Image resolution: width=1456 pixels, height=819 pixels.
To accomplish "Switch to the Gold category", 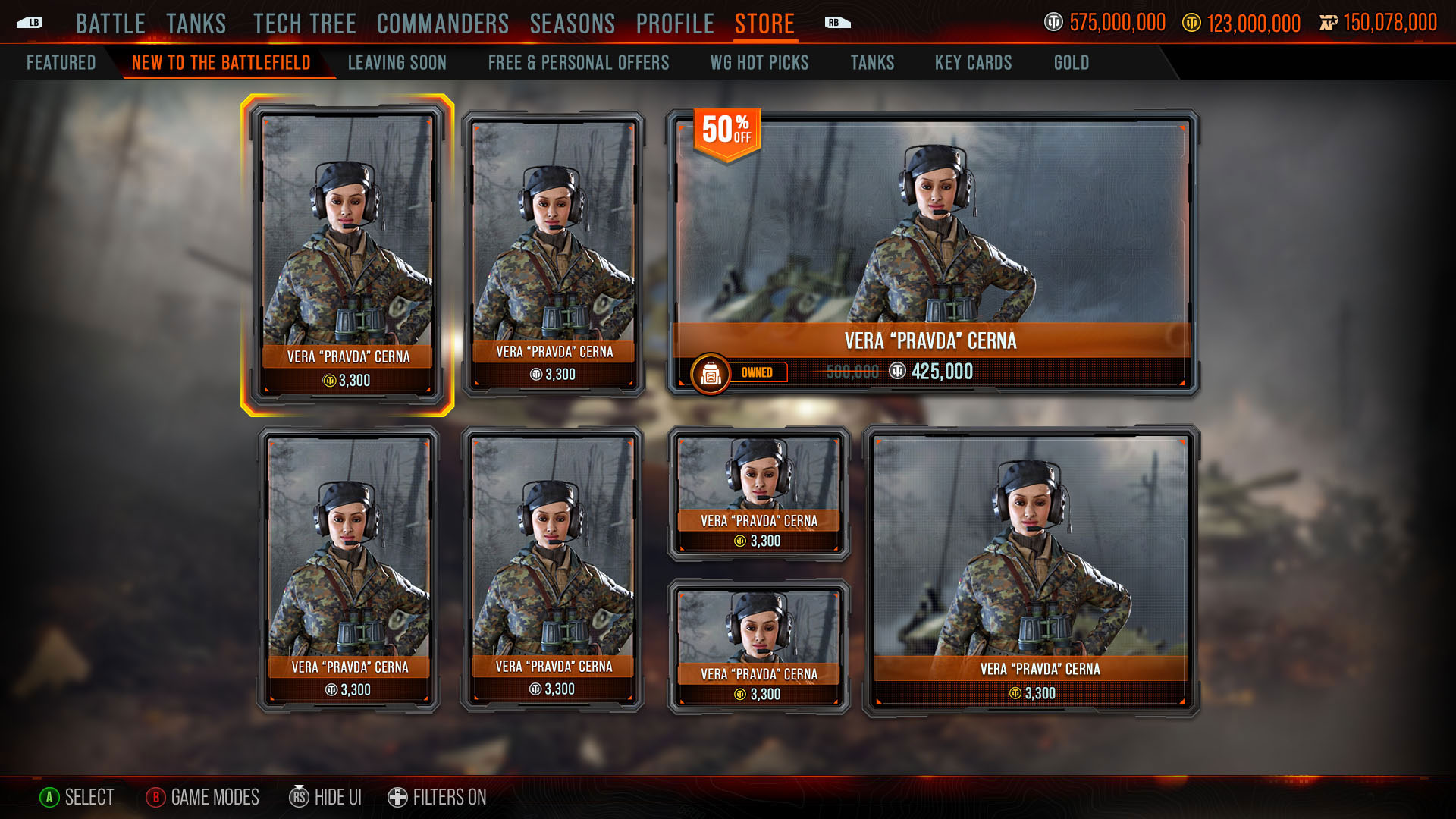I will coord(1071,63).
